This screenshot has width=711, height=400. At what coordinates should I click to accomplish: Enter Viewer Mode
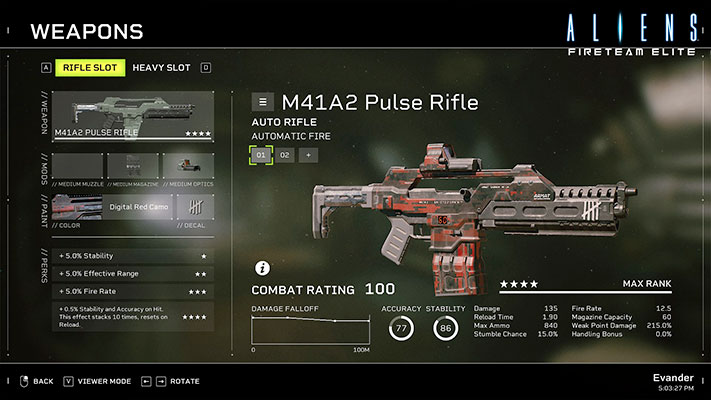(98, 381)
